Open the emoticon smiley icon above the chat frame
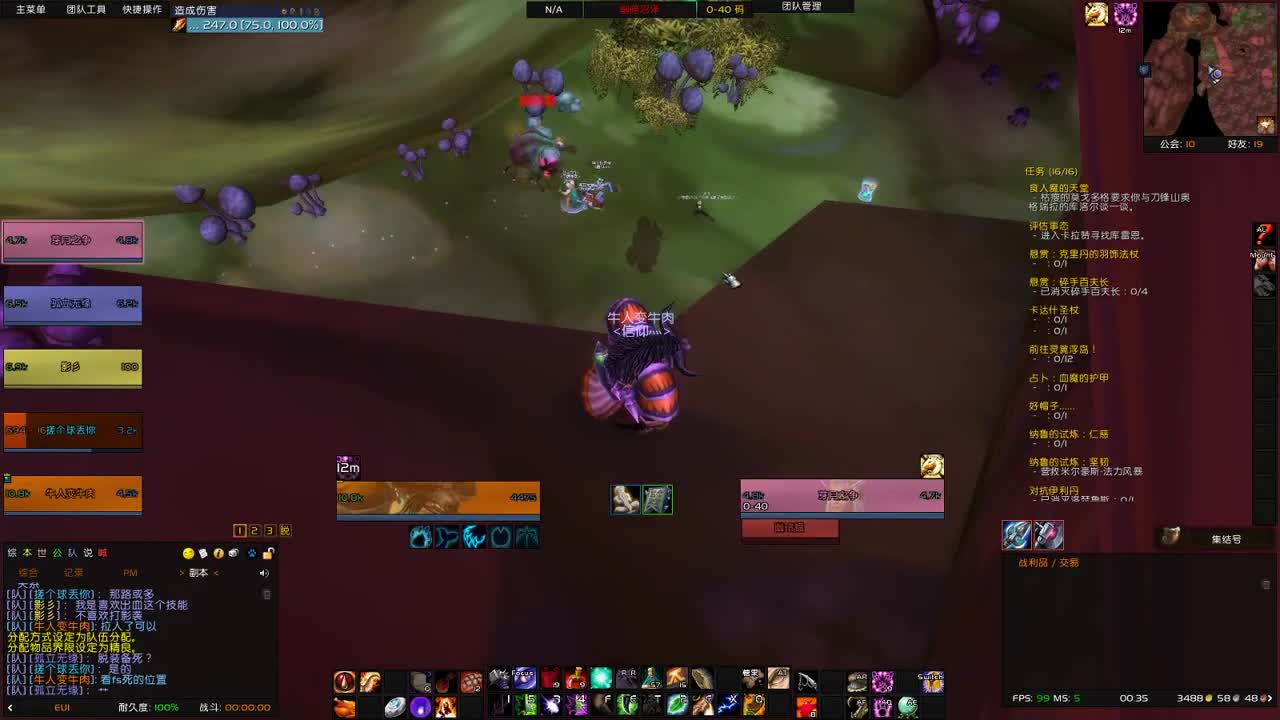 [188, 554]
